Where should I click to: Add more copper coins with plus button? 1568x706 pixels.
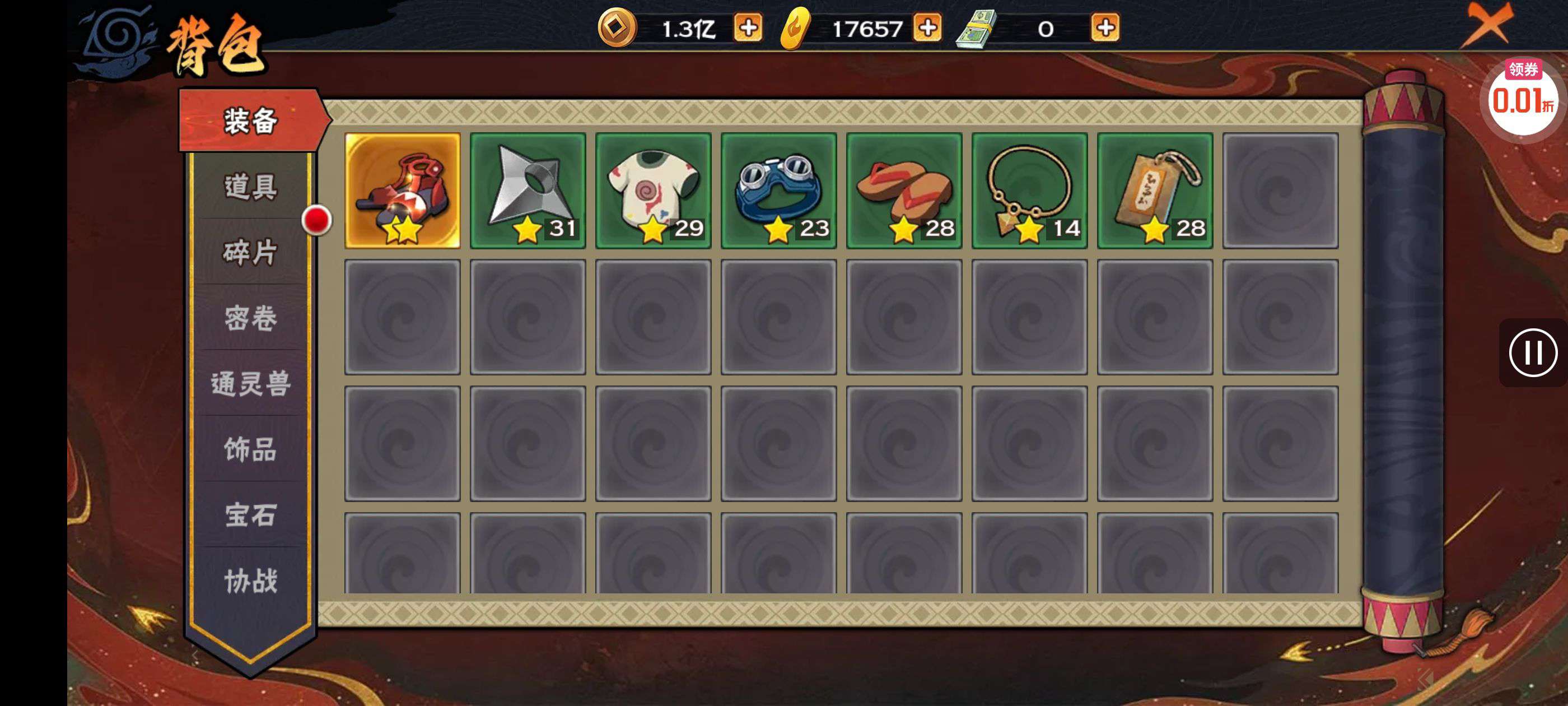click(748, 28)
